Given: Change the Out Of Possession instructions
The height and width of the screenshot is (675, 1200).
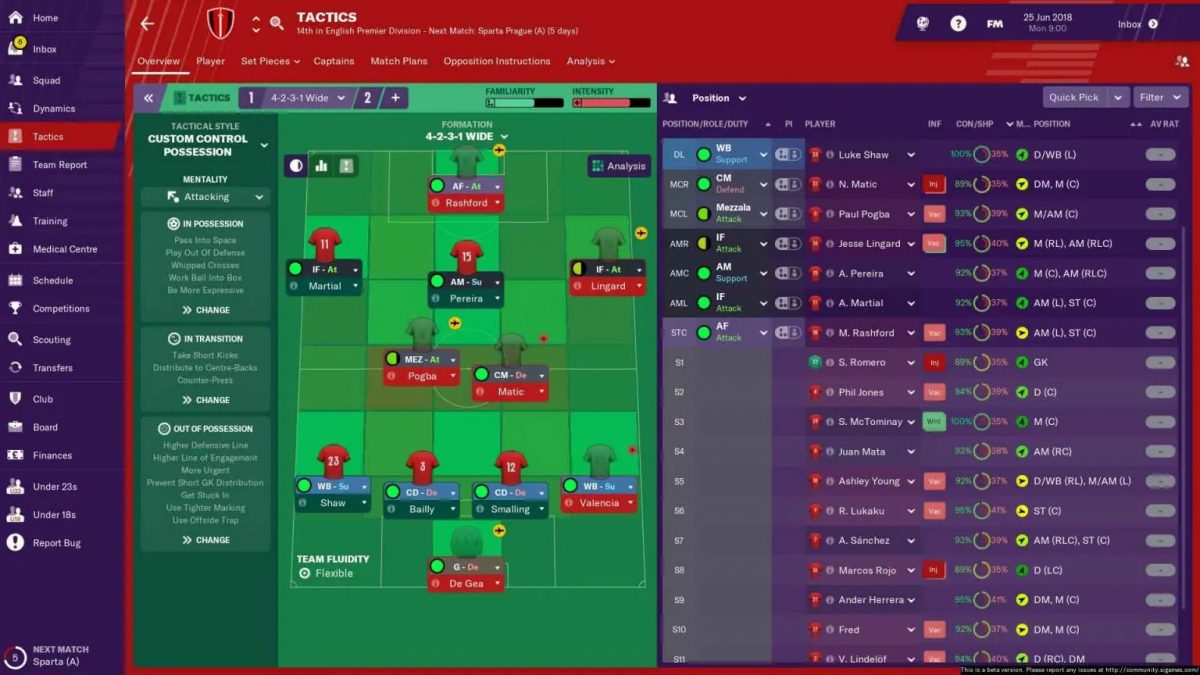Looking at the screenshot, I should [x=206, y=540].
